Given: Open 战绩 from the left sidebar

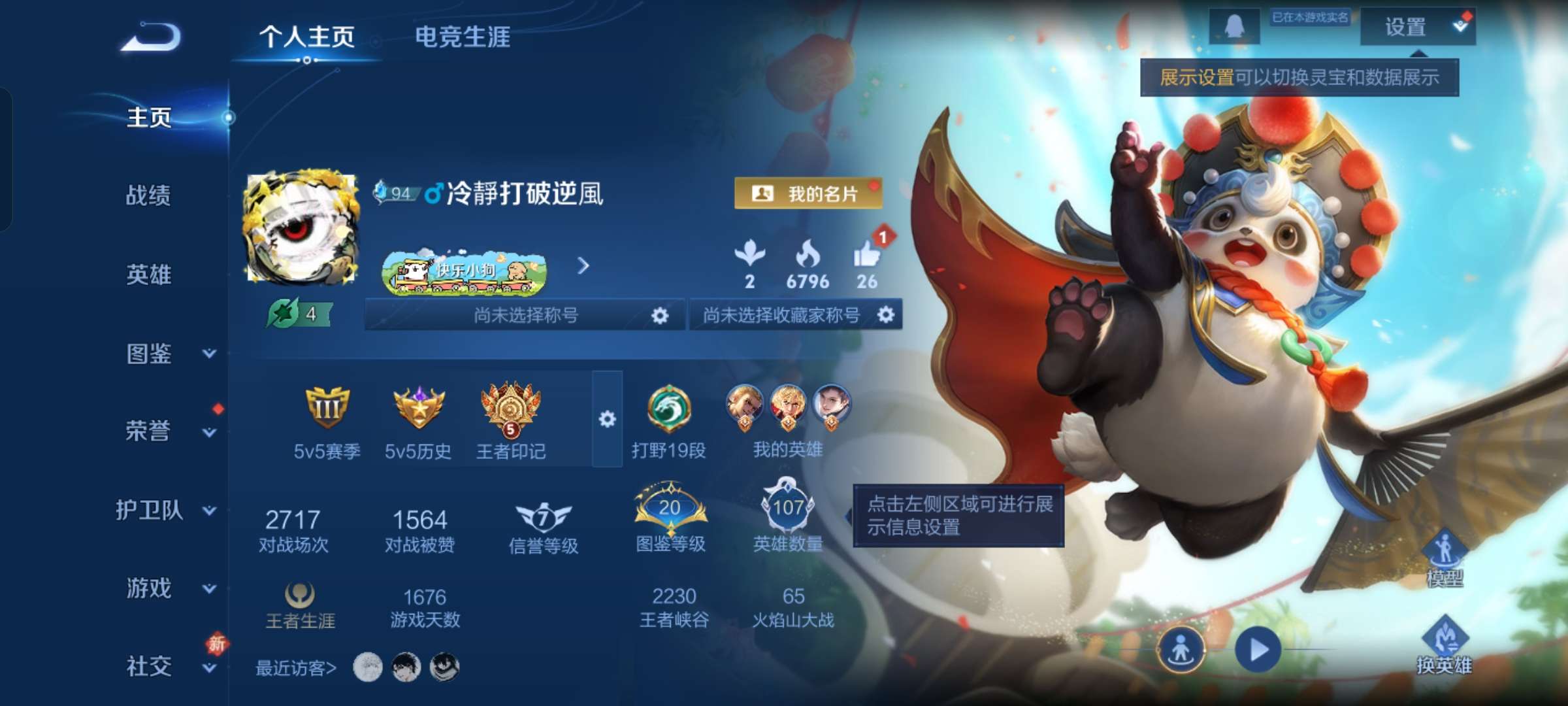Looking at the screenshot, I should [x=147, y=196].
